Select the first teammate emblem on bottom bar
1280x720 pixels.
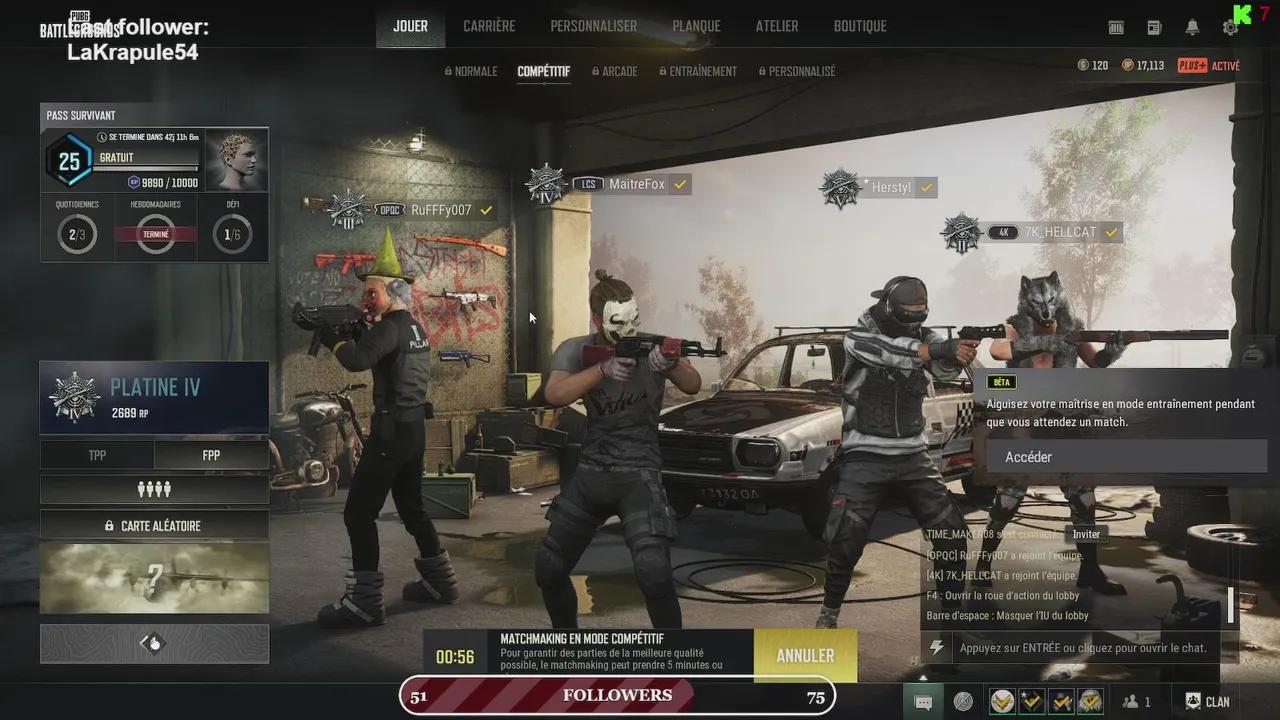1002,700
